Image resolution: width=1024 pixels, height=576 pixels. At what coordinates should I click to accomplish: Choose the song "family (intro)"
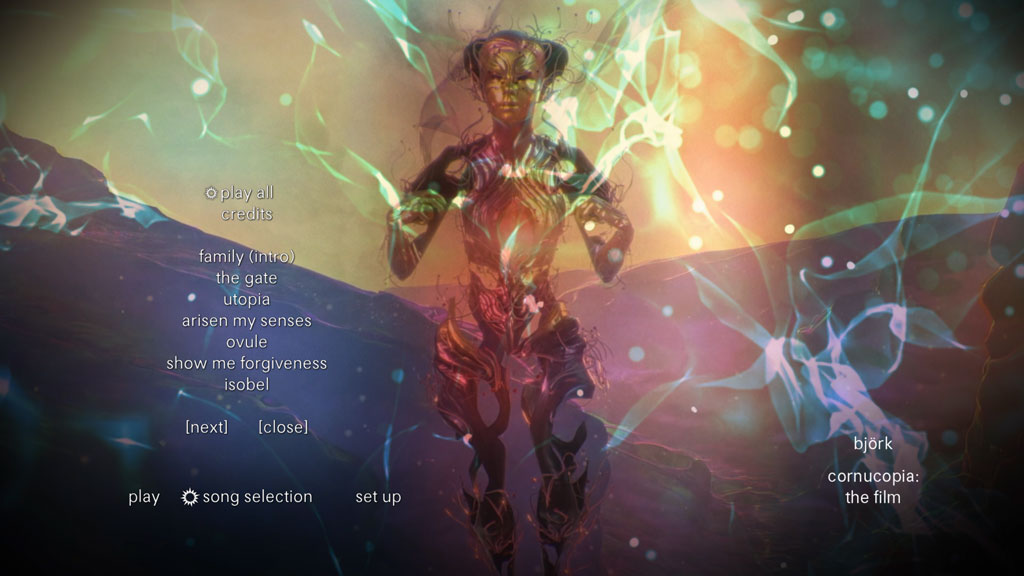tap(247, 257)
